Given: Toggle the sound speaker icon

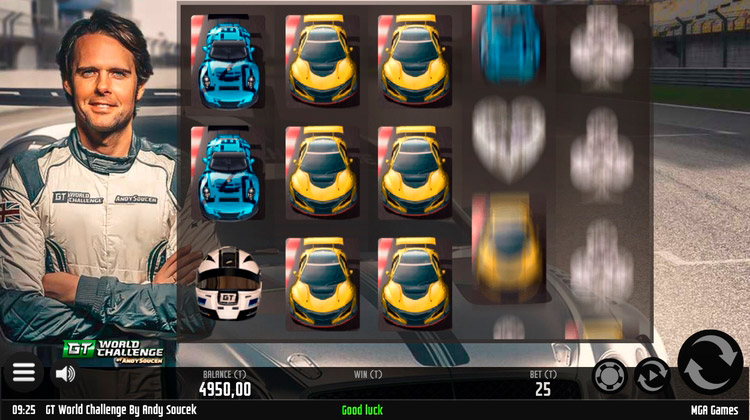Looking at the screenshot, I should [x=65, y=374].
